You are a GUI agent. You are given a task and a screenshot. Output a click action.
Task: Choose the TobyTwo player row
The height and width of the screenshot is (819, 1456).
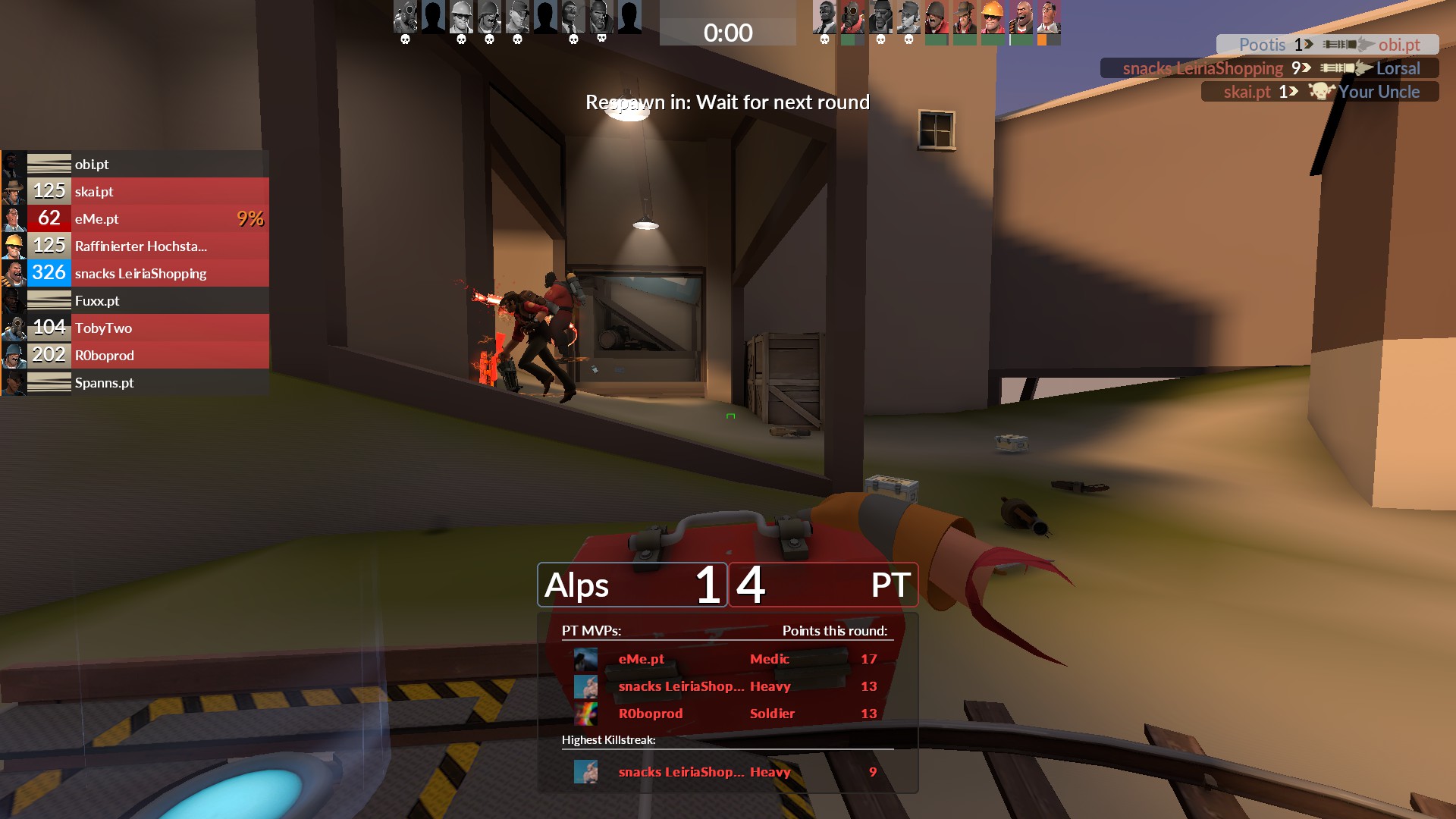tap(135, 328)
